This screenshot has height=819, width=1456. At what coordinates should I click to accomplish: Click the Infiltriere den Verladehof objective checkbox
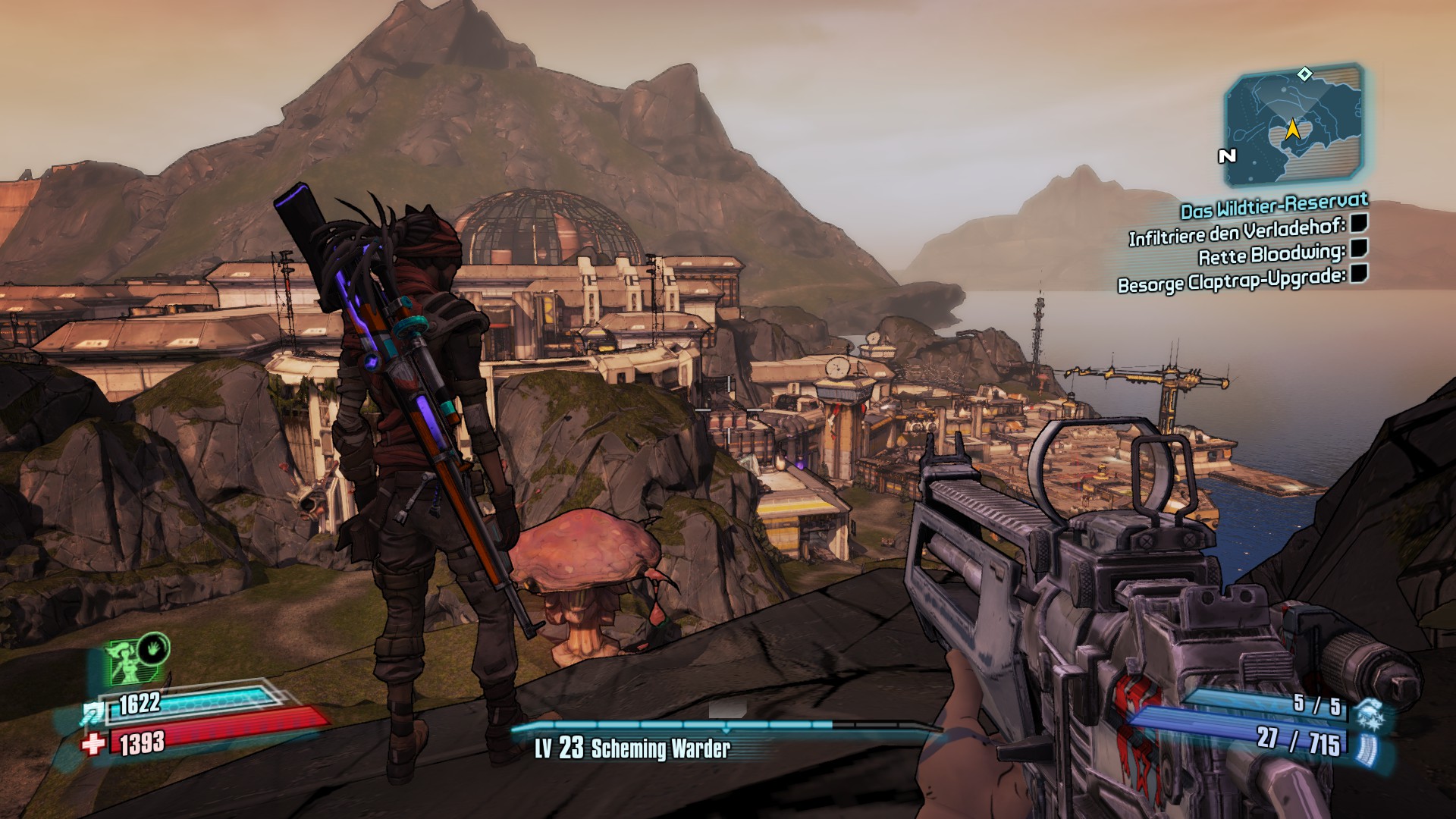[1359, 222]
